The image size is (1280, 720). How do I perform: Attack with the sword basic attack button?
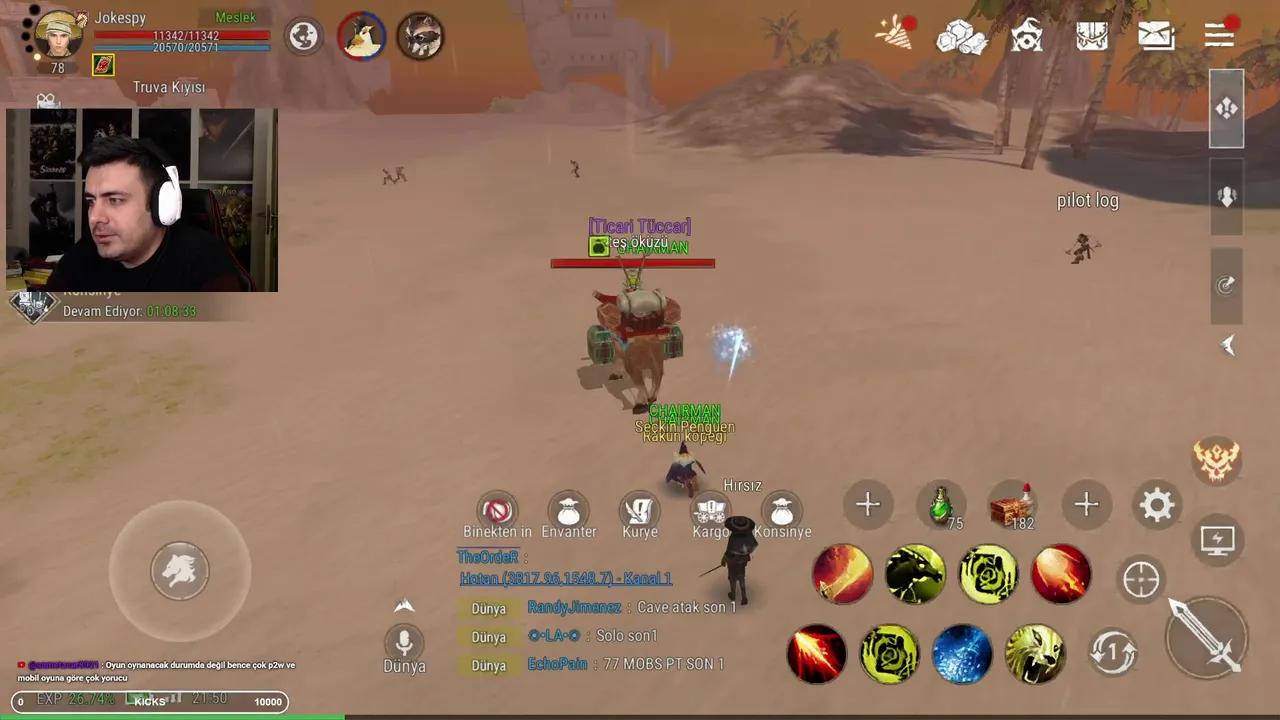pyautogui.click(x=1206, y=635)
